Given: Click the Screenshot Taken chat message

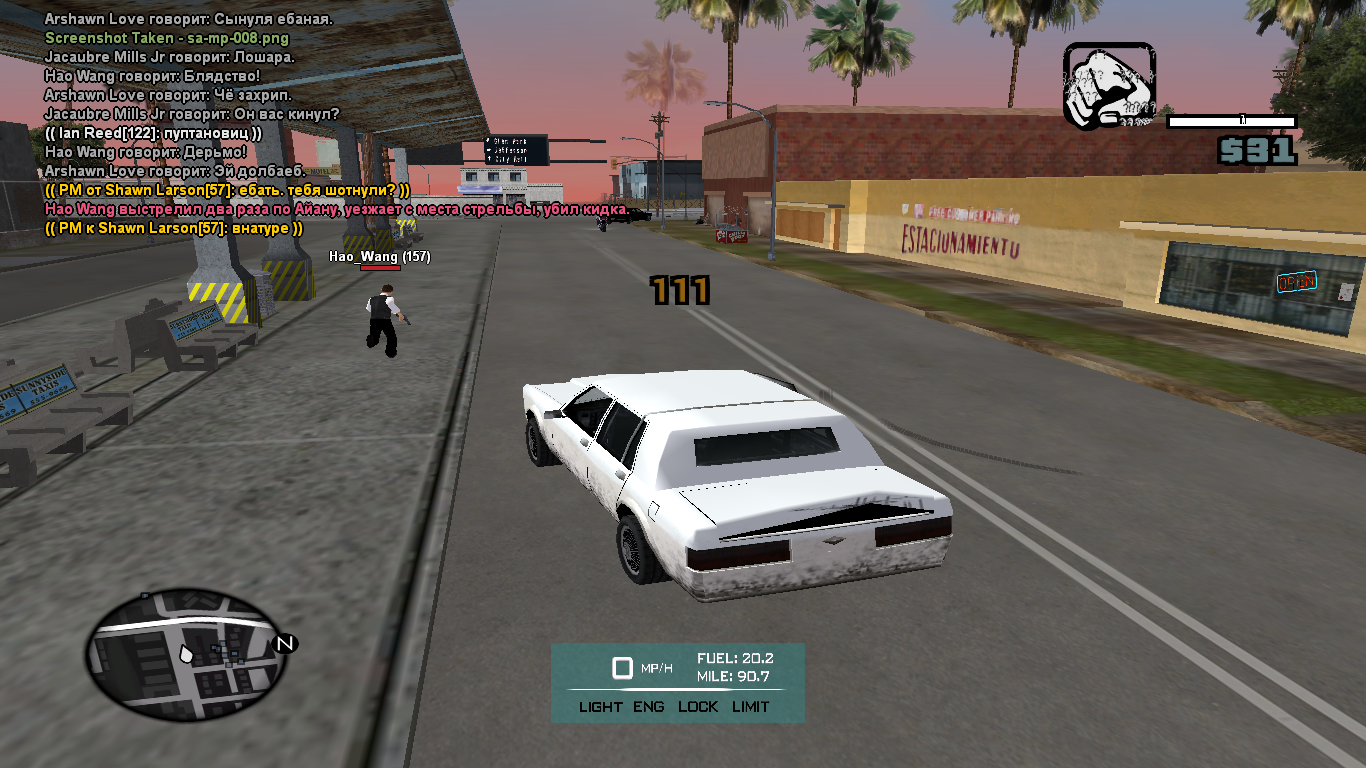Looking at the screenshot, I should (x=167, y=38).
